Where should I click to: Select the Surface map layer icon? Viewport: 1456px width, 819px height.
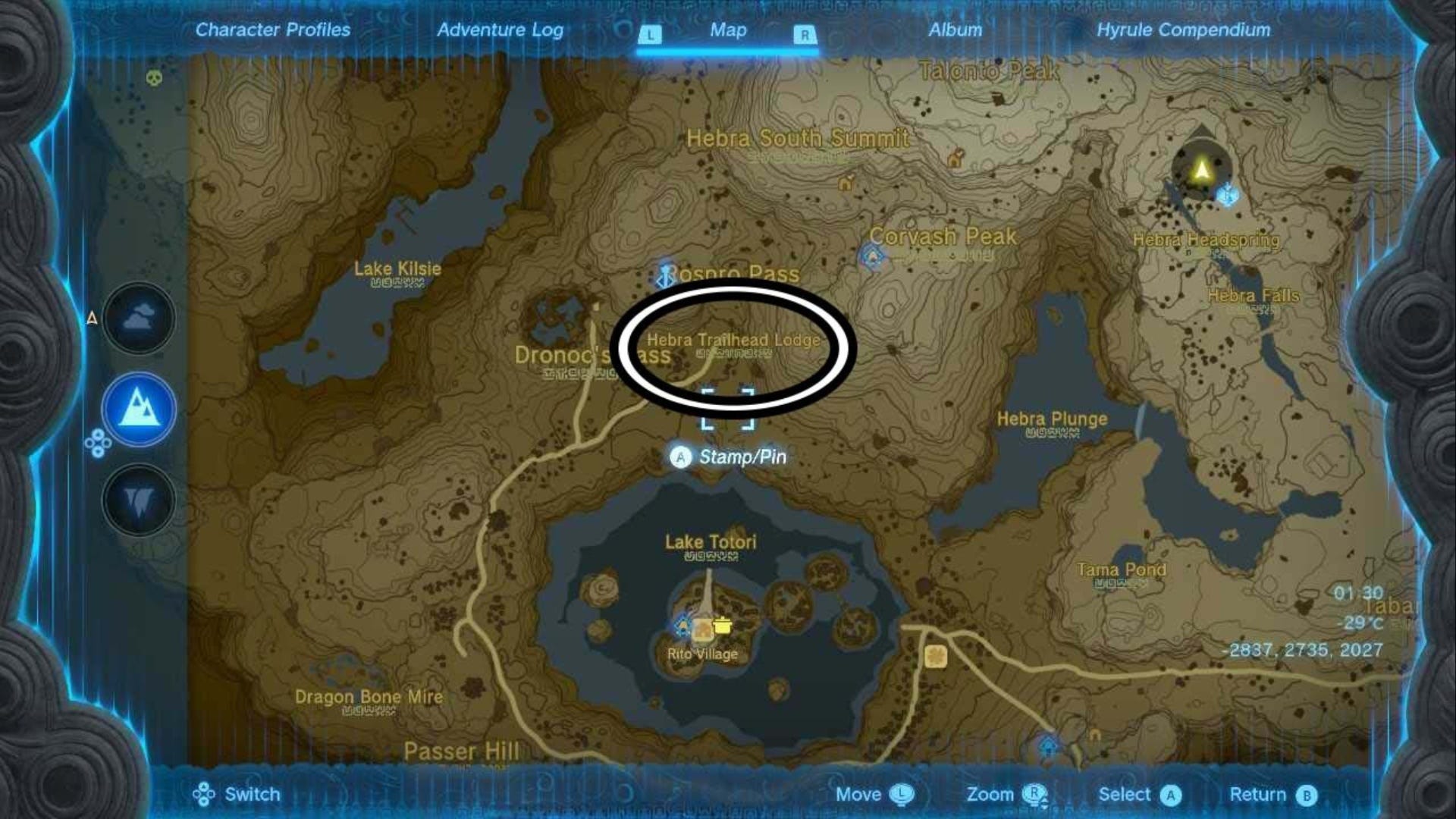tap(139, 409)
